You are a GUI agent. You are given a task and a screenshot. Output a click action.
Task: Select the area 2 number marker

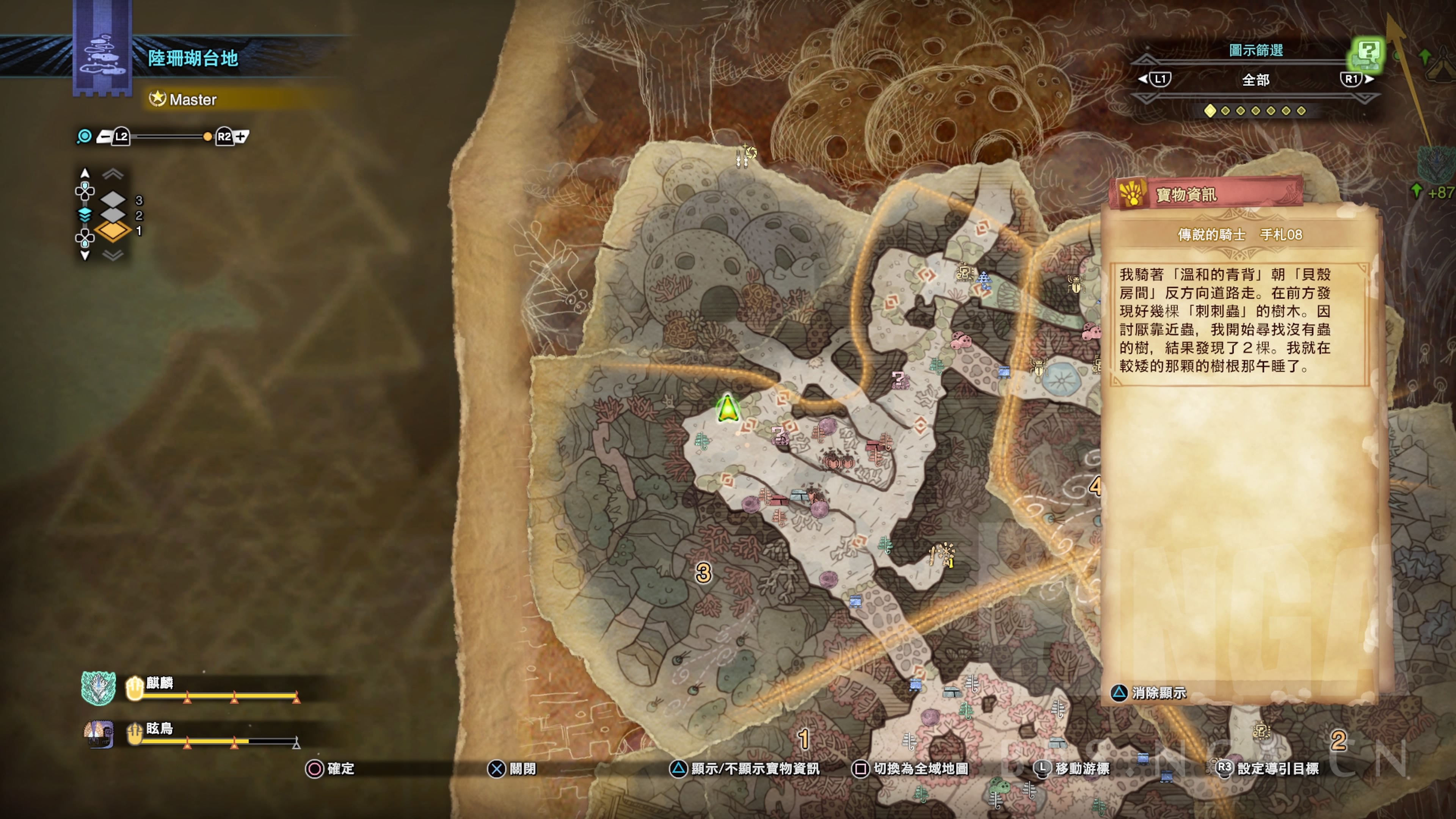[x=1338, y=741]
